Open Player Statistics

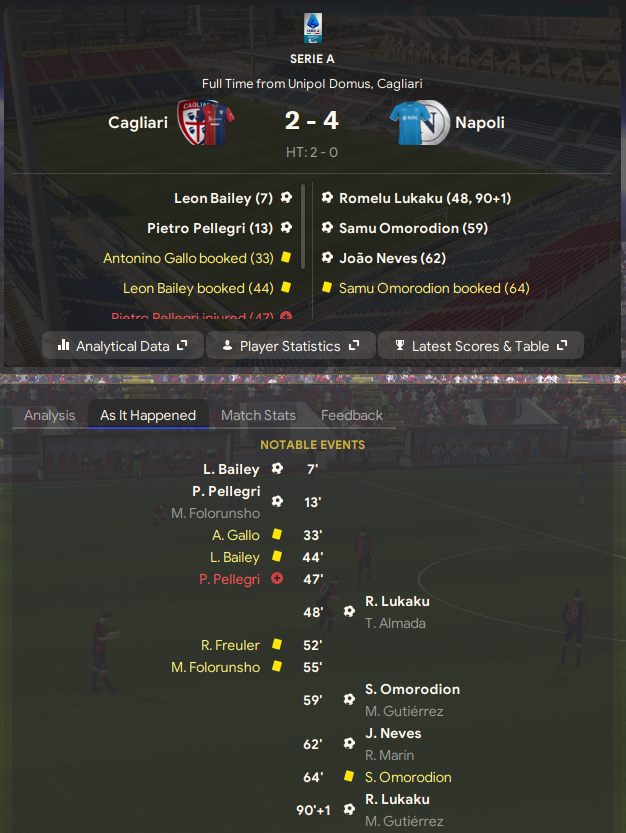click(x=290, y=346)
